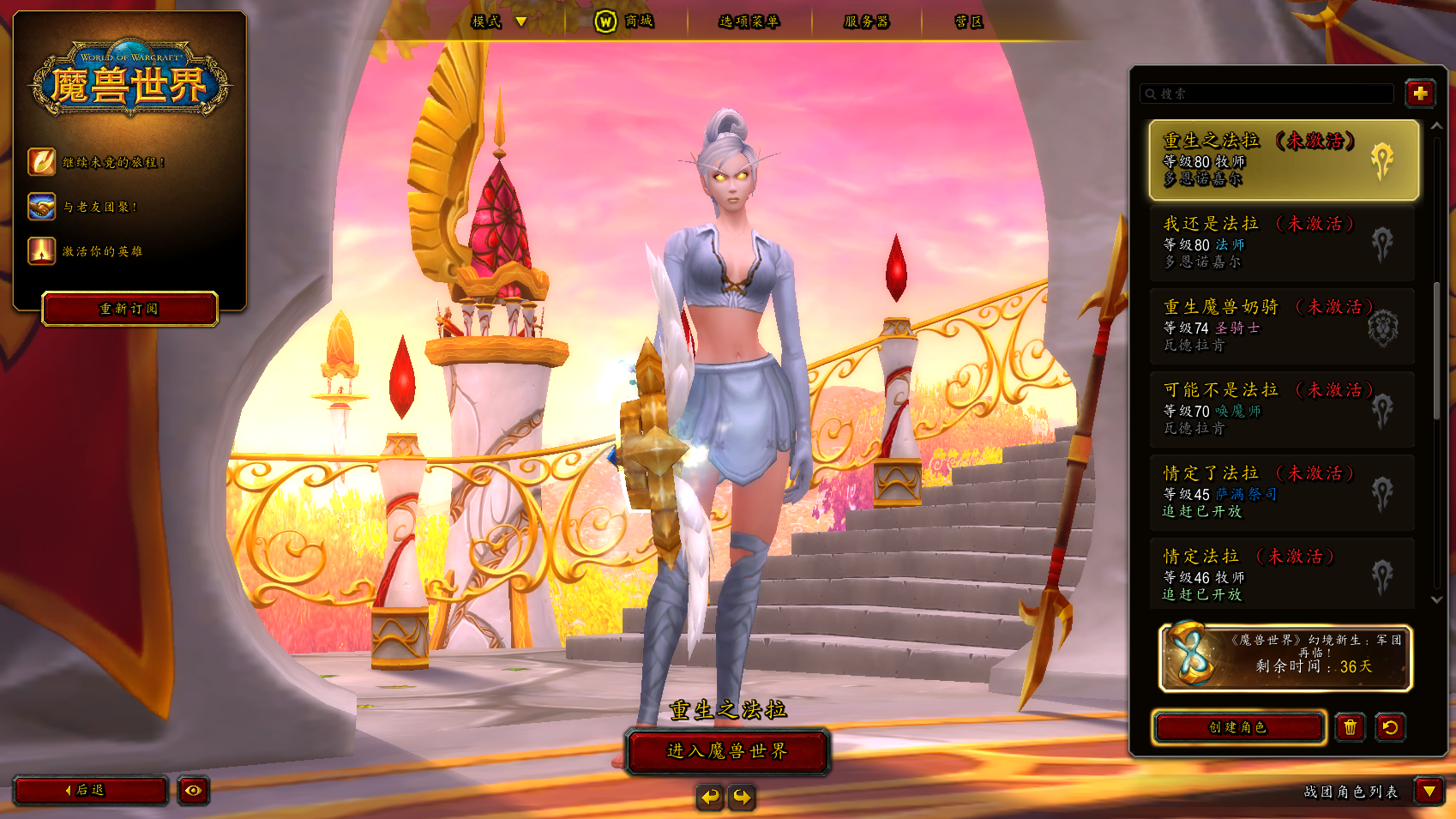Click the 营区 menu entry
This screenshot has width=1456, height=819.
pyautogui.click(x=968, y=21)
